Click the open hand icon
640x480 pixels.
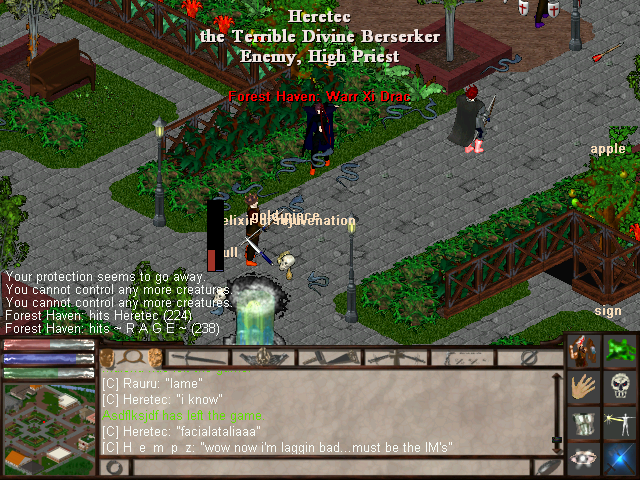tap(585, 387)
